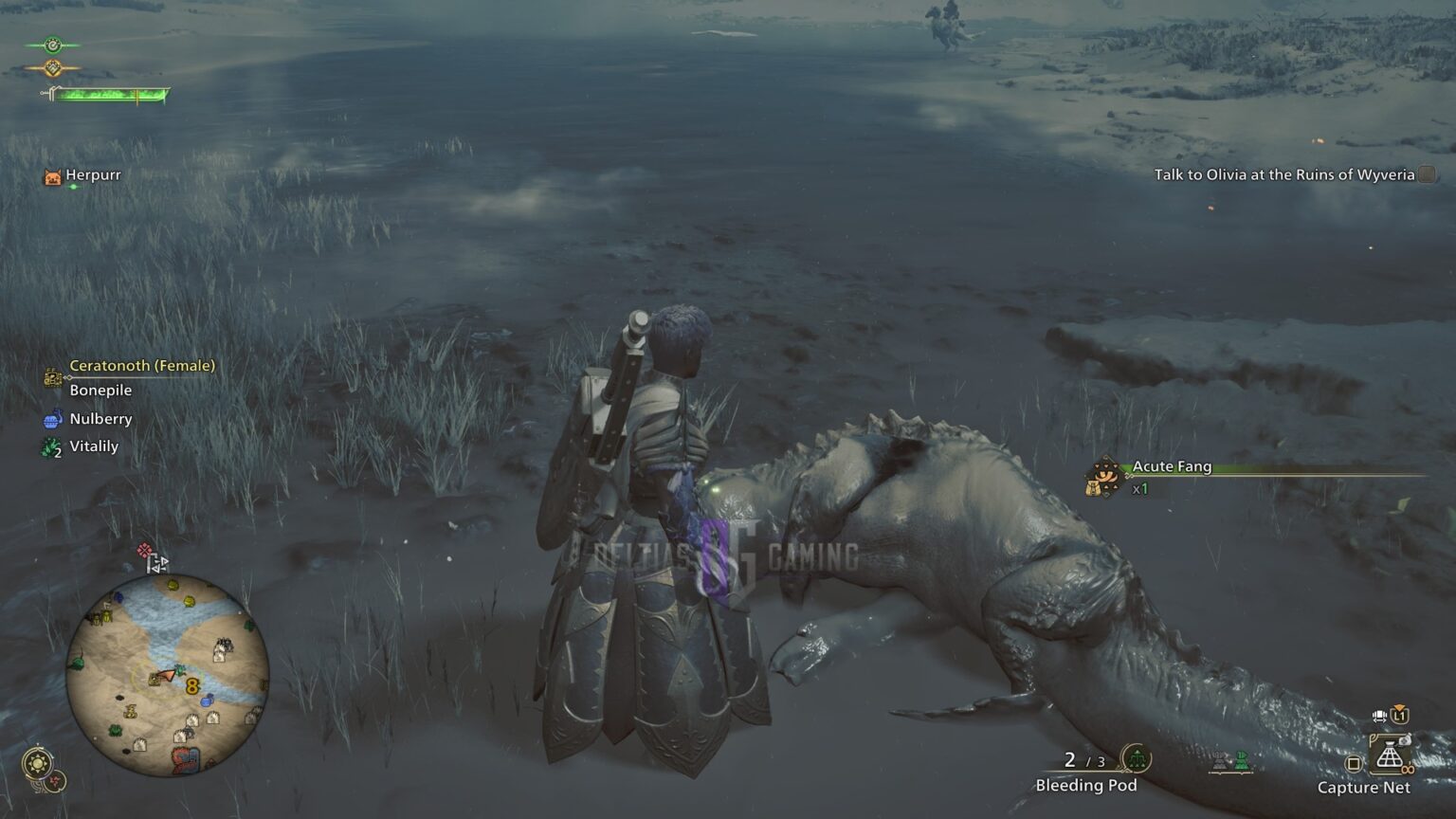Click the gold emblem icon below the green gauge
This screenshot has width=1456, height=819.
[x=52, y=67]
